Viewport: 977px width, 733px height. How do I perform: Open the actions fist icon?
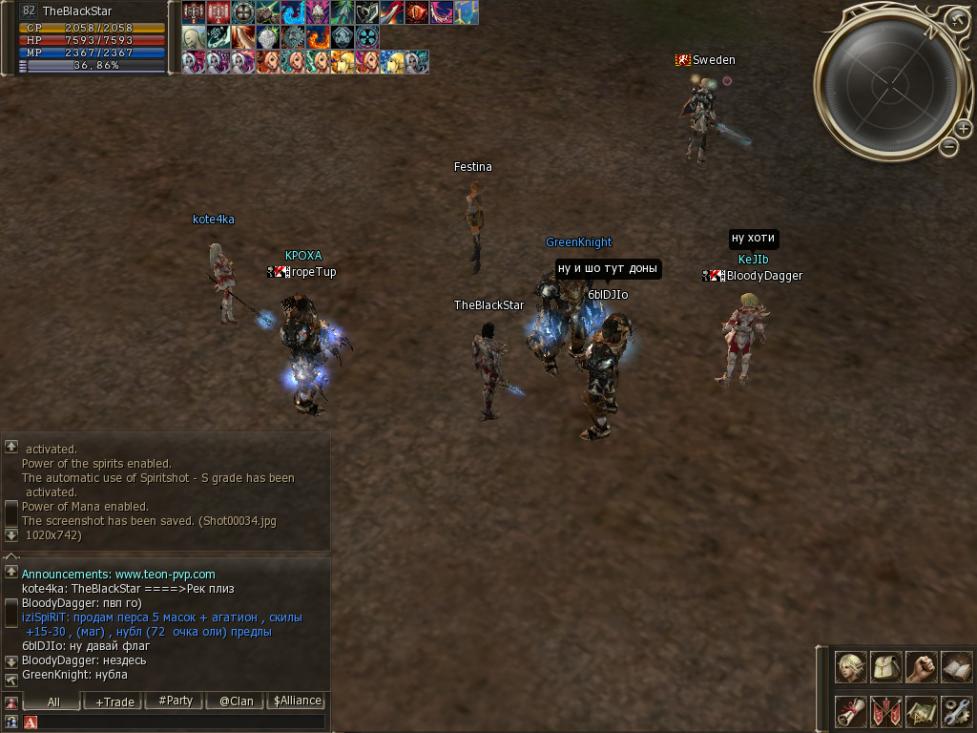point(921,666)
